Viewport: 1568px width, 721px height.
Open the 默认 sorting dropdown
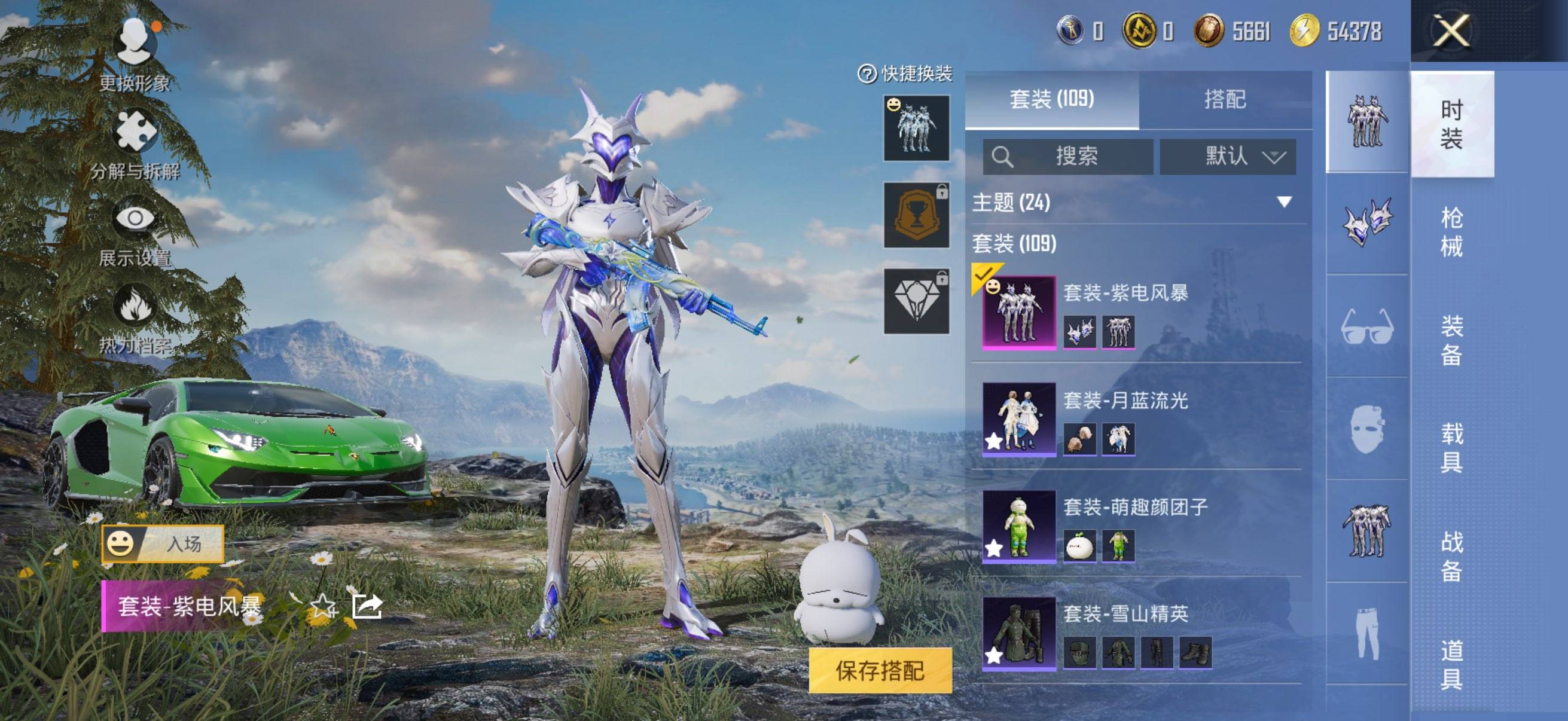1230,157
